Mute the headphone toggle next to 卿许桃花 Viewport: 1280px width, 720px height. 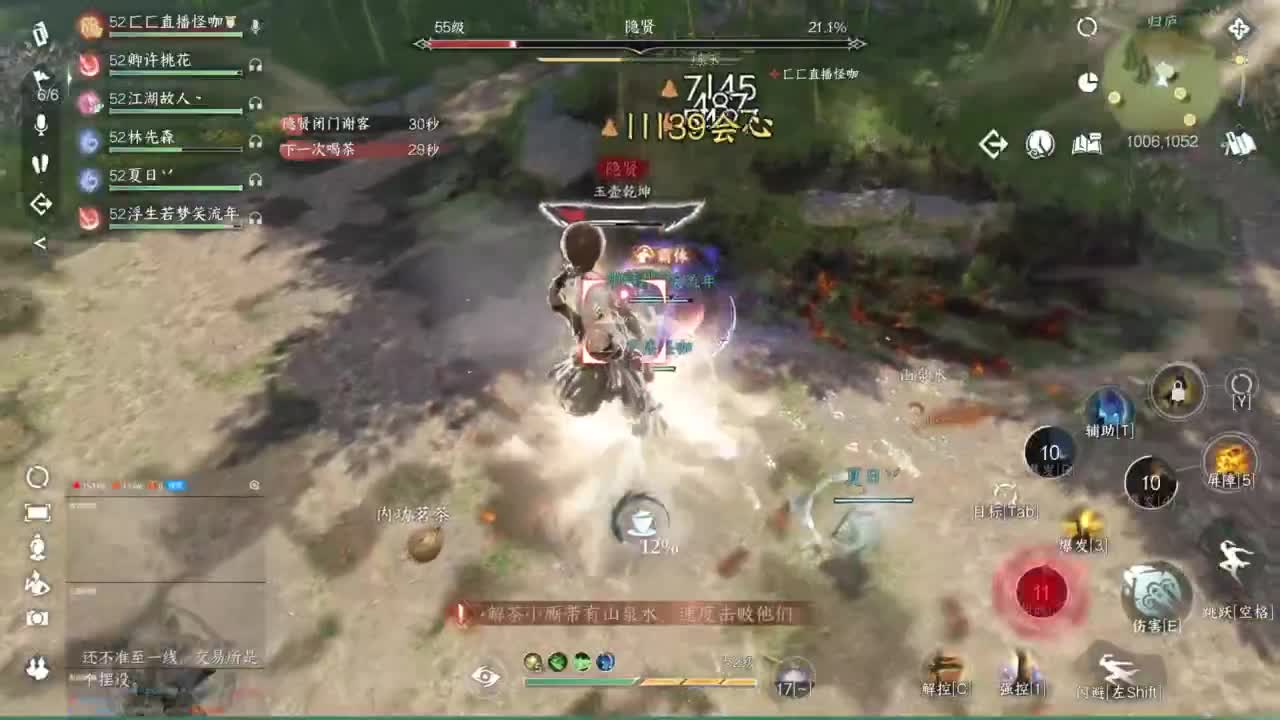point(255,64)
